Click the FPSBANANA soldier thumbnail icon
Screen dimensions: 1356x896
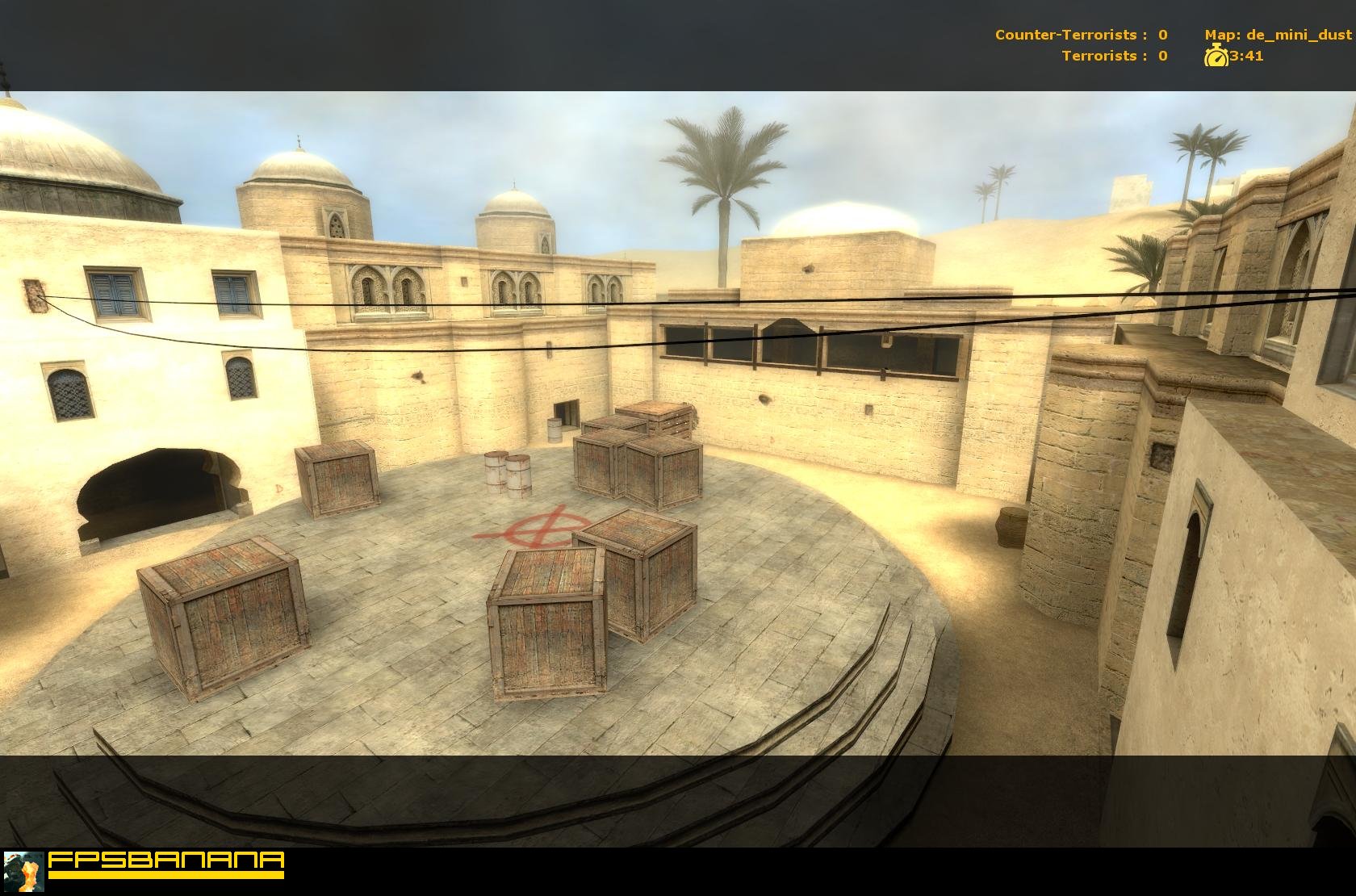pos(26,873)
